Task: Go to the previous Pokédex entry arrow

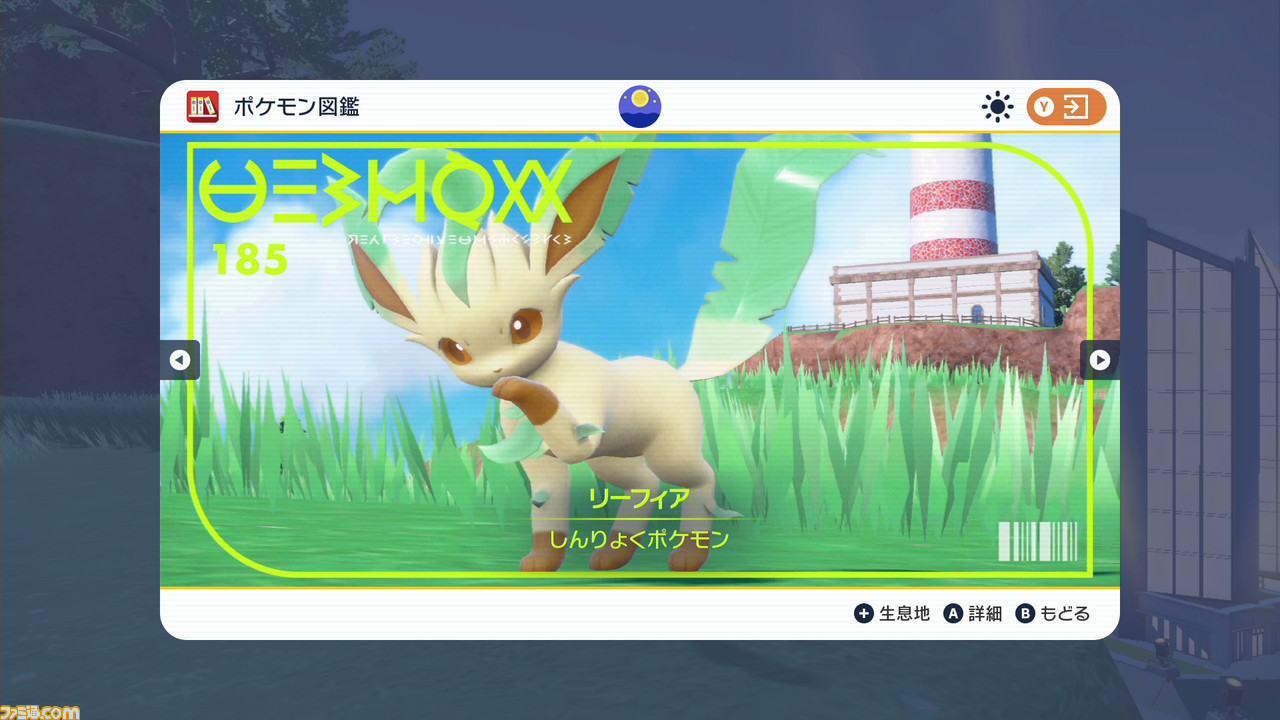Action: [180, 360]
